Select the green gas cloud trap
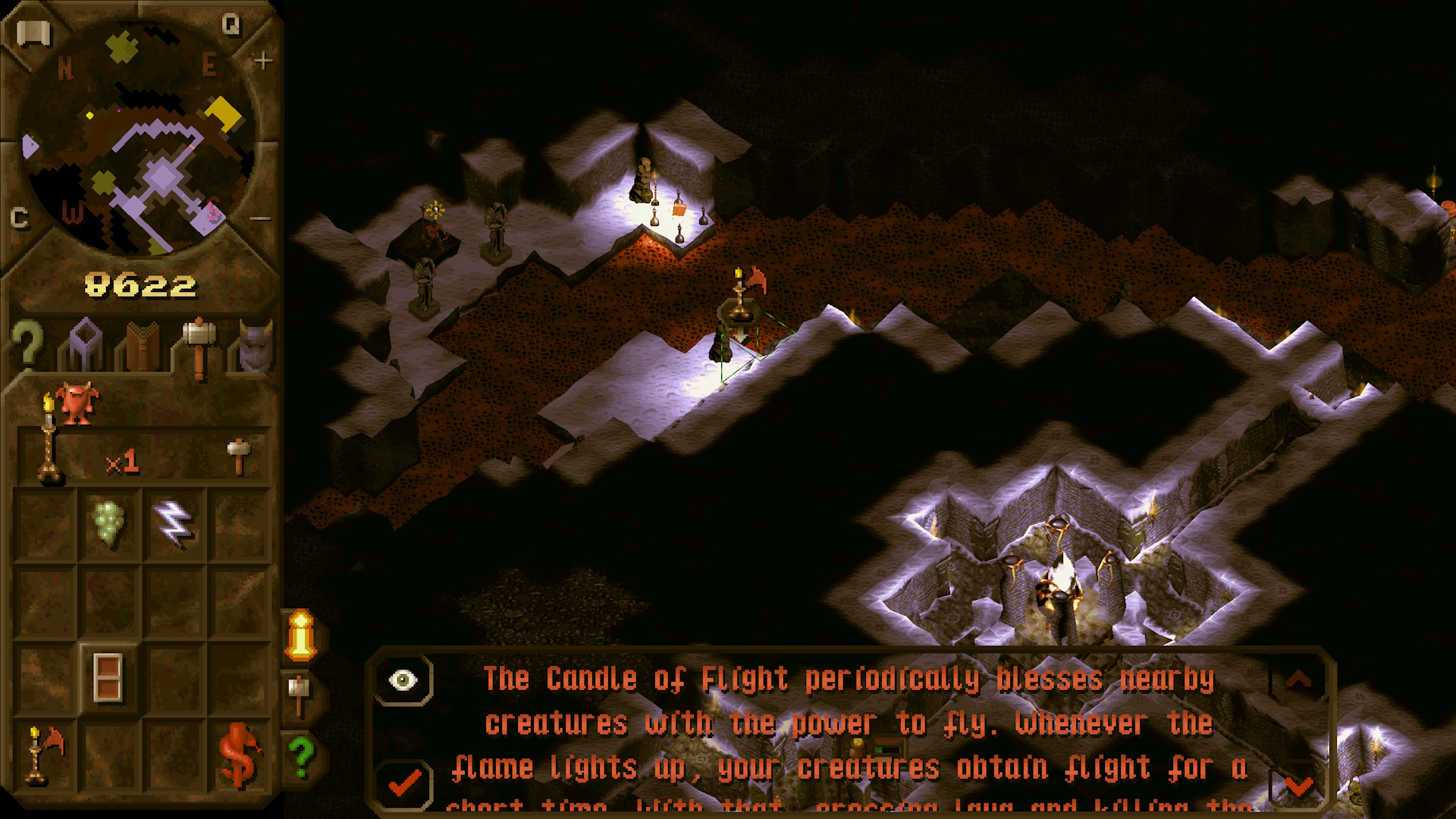The height and width of the screenshot is (819, 1456). pyautogui.click(x=108, y=522)
